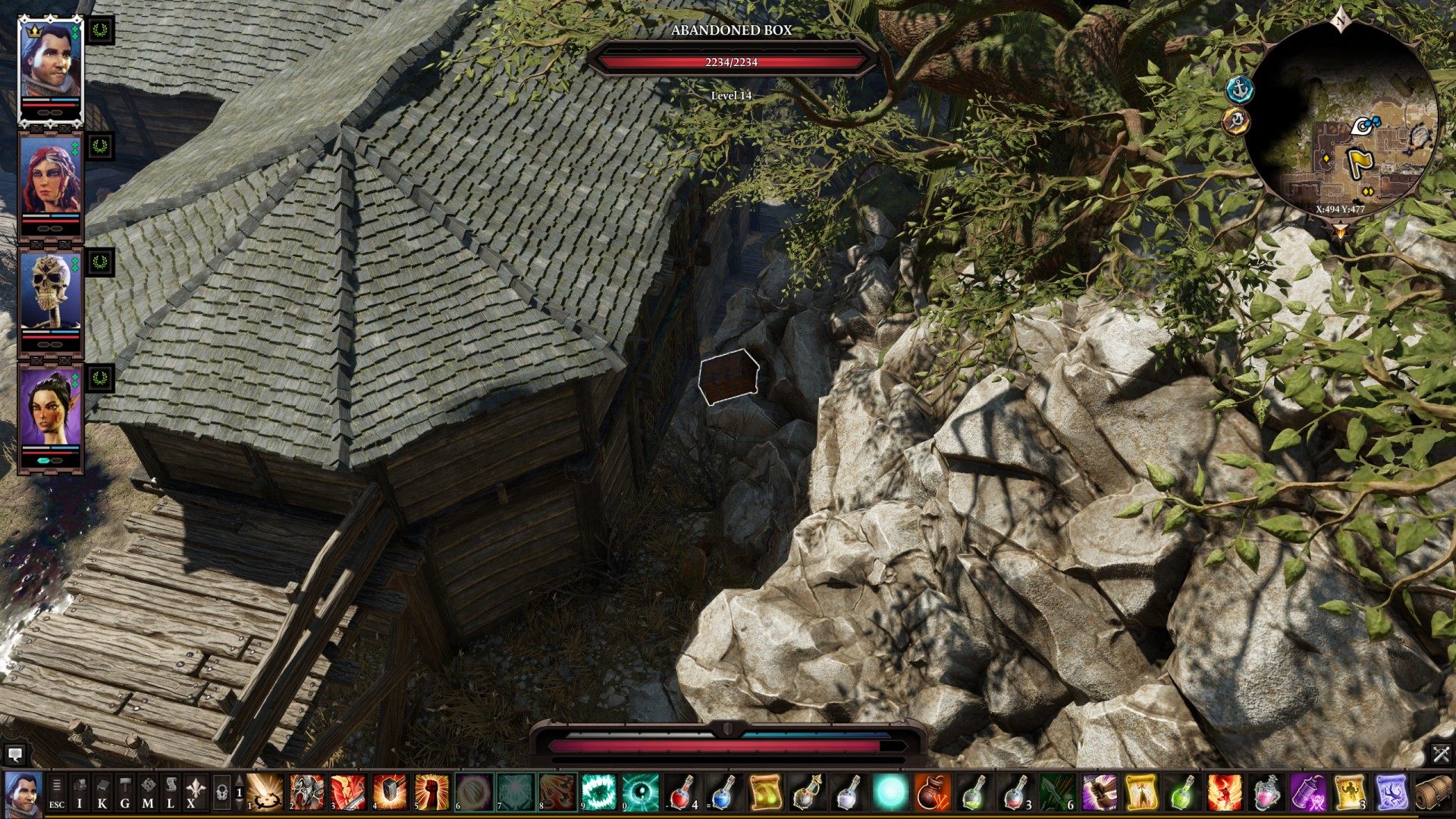Image resolution: width=1456 pixels, height=819 pixels.
Task: Open the inventory with the I button
Action: pyautogui.click(x=80, y=792)
